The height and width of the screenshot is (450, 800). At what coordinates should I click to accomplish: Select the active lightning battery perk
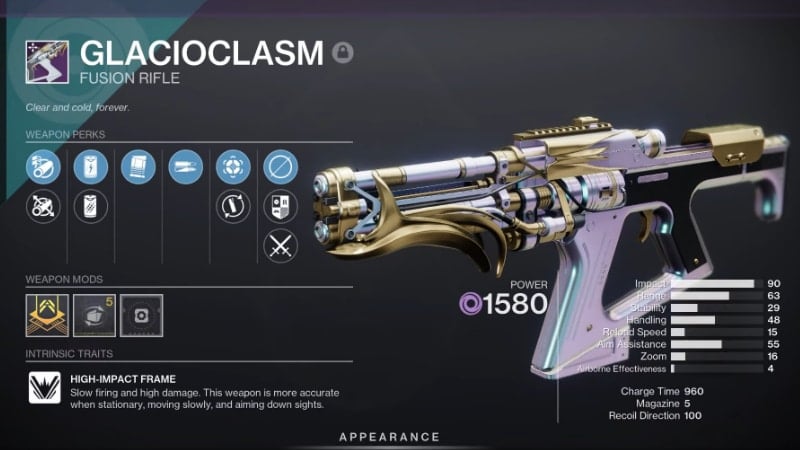(90, 166)
